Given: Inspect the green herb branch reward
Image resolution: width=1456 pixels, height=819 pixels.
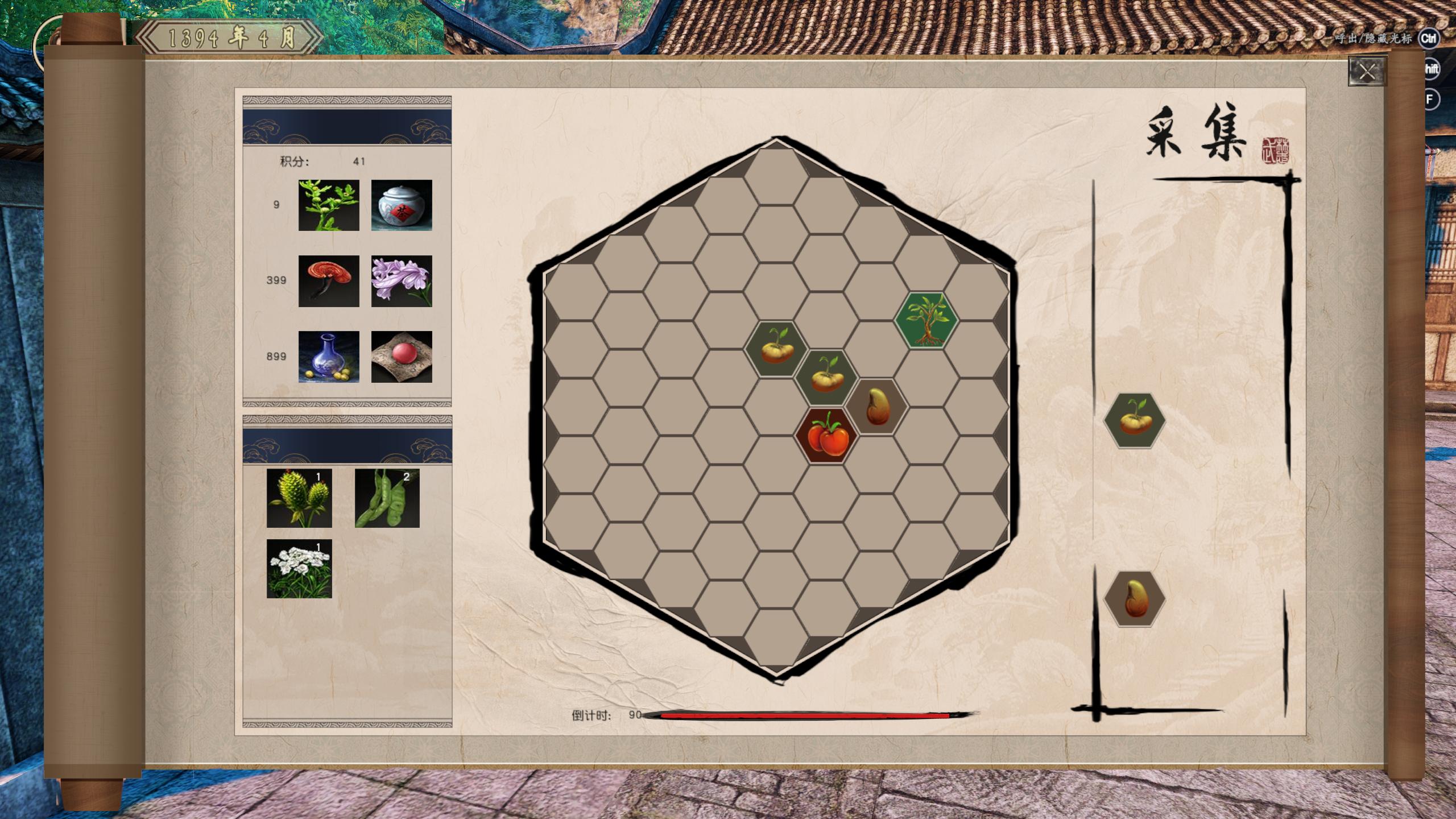Looking at the screenshot, I should pos(329,205).
